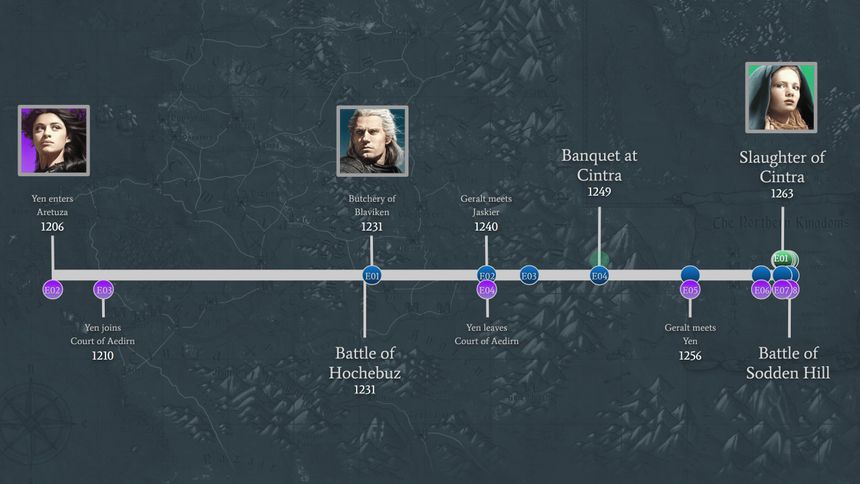Open purple E02 marker at Yen enters Aretuza
This screenshot has width=860, height=484.
[x=53, y=290]
